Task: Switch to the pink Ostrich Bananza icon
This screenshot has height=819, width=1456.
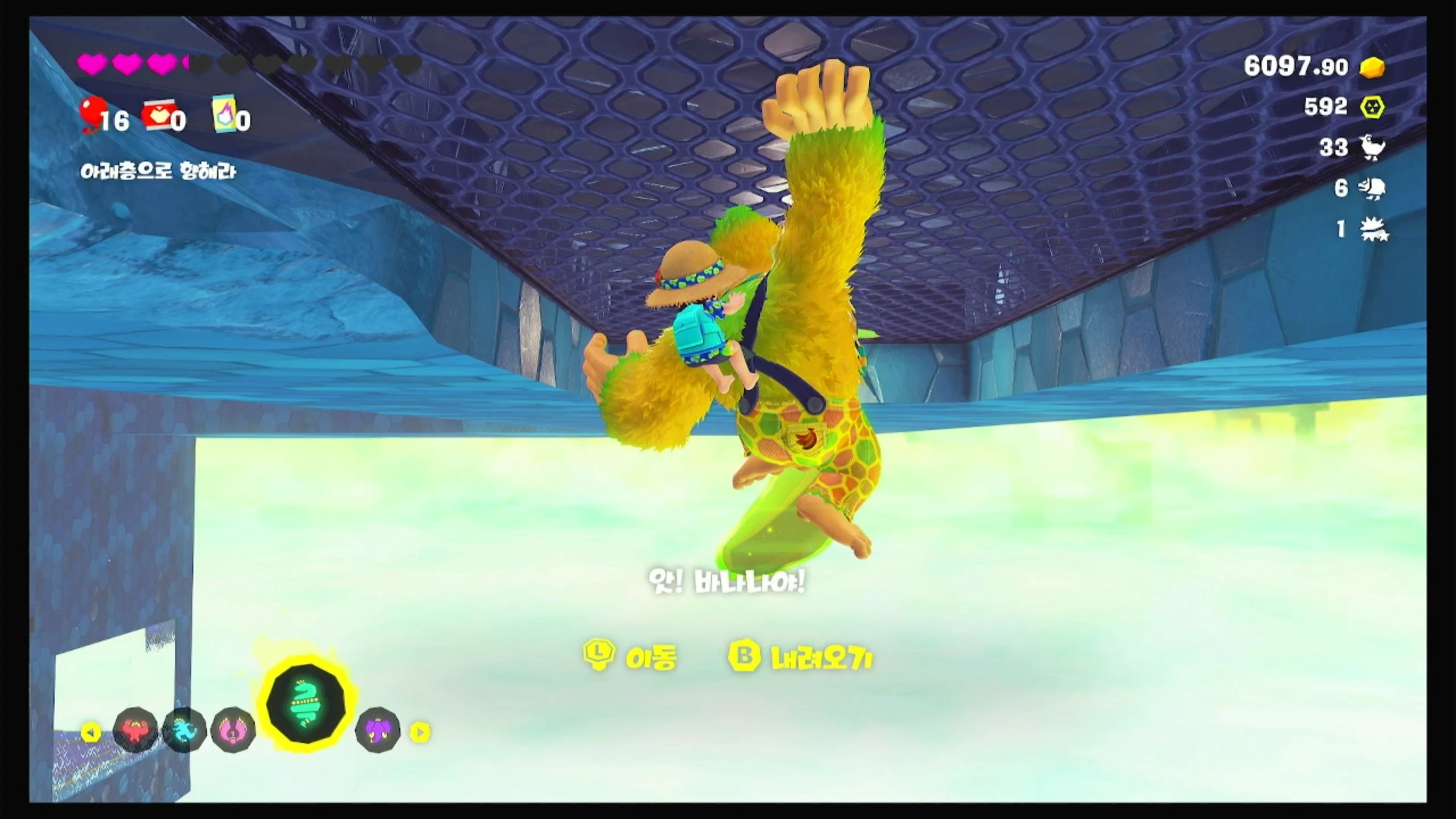Action: coord(233,730)
